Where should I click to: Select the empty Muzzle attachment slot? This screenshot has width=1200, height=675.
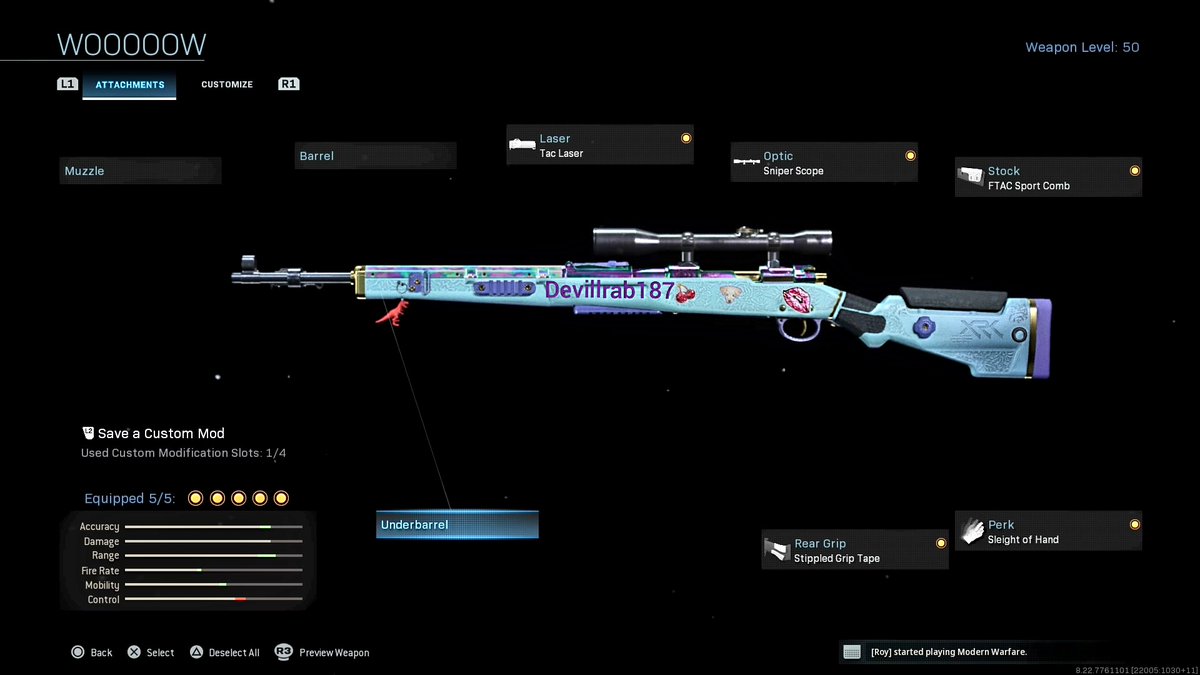pos(140,171)
